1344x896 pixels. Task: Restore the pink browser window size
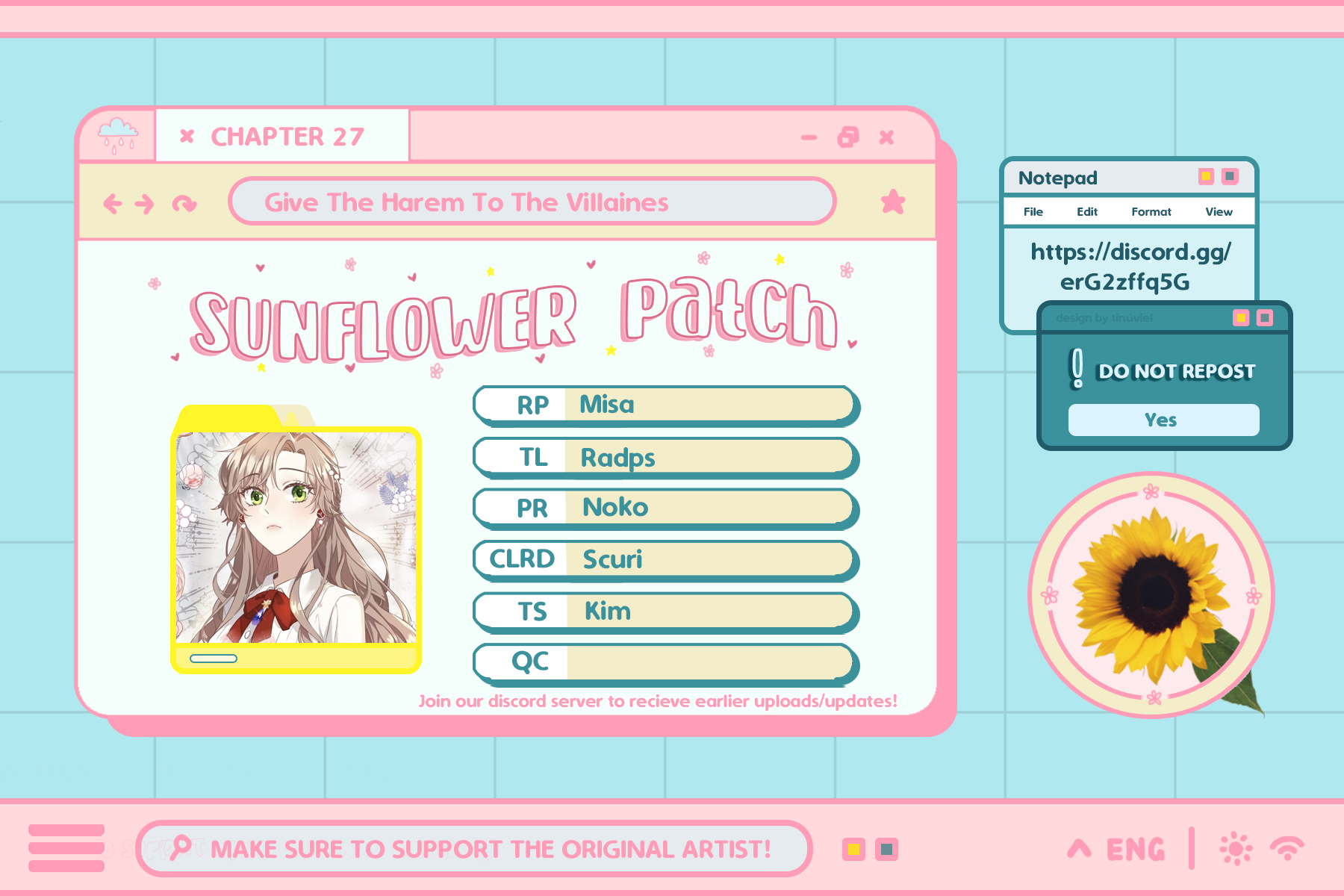click(x=848, y=137)
